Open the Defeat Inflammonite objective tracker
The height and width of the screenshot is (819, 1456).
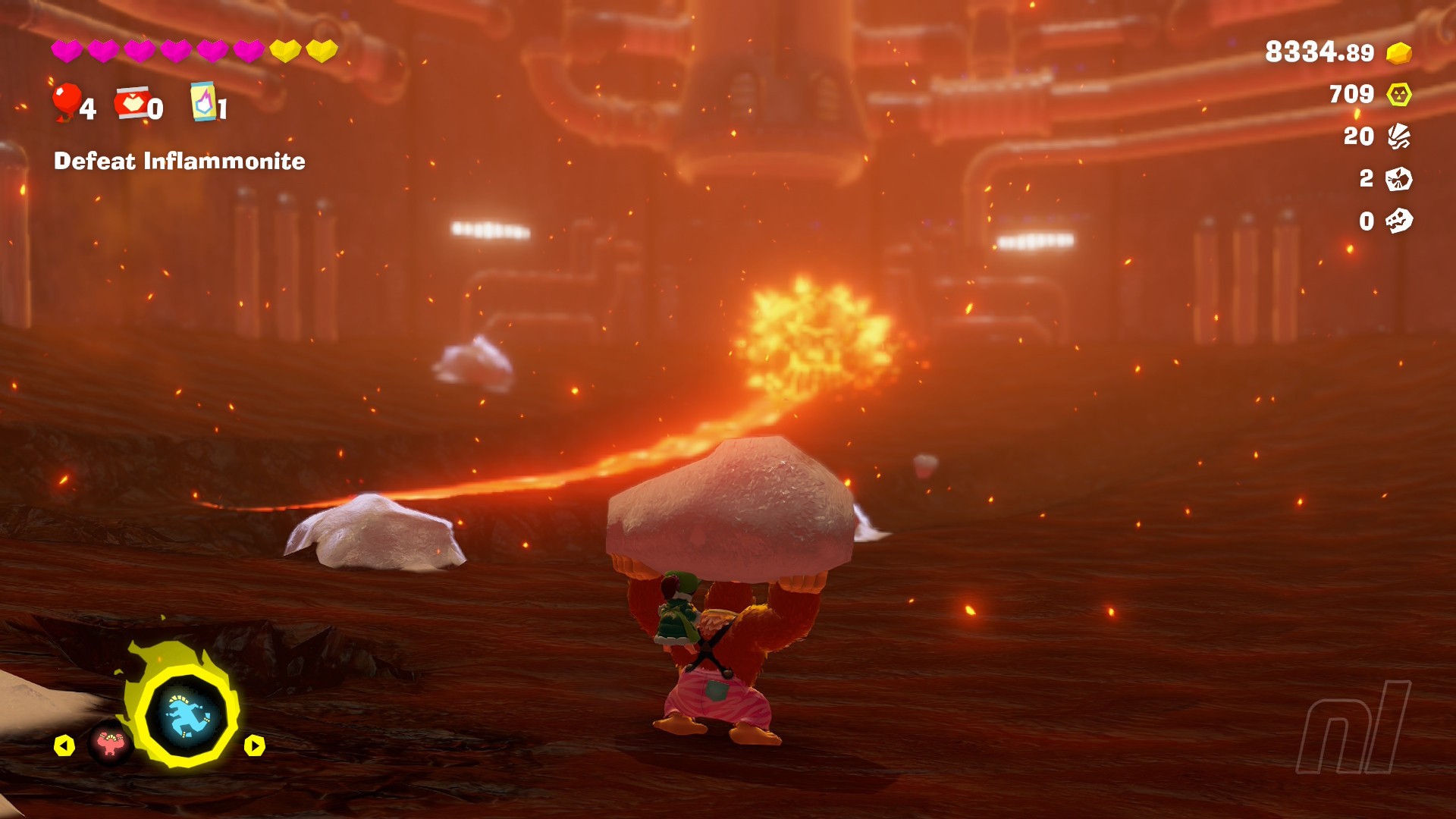click(x=180, y=161)
